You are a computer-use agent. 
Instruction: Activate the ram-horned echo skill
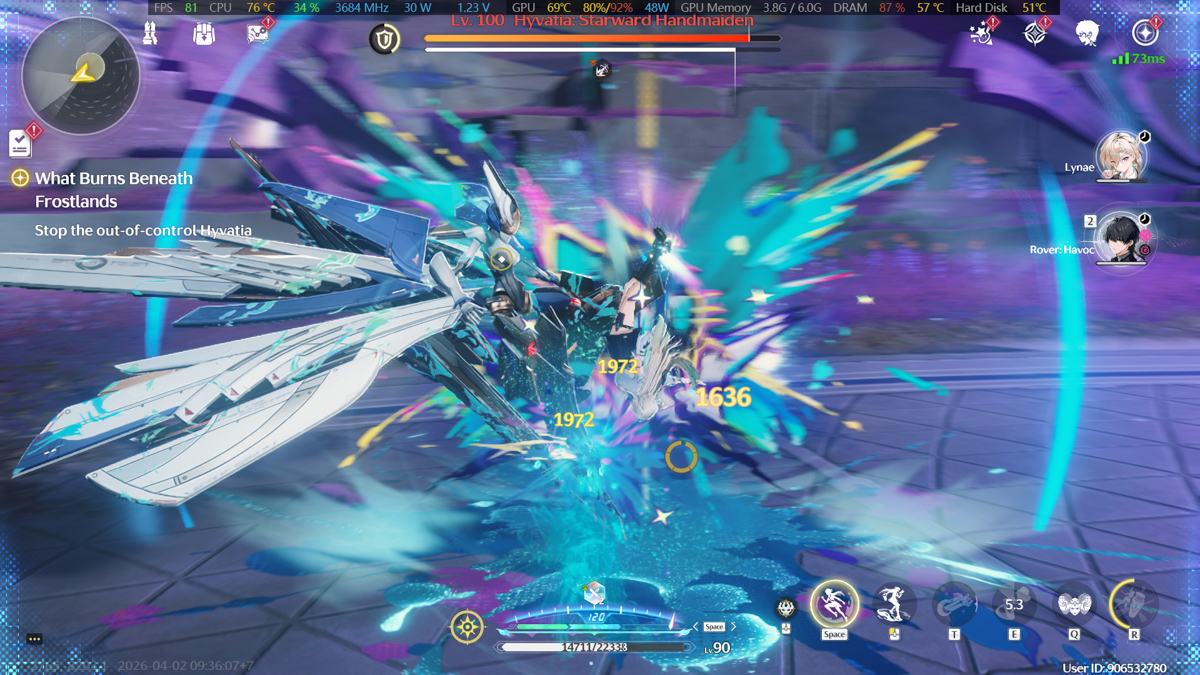[x=1074, y=604]
